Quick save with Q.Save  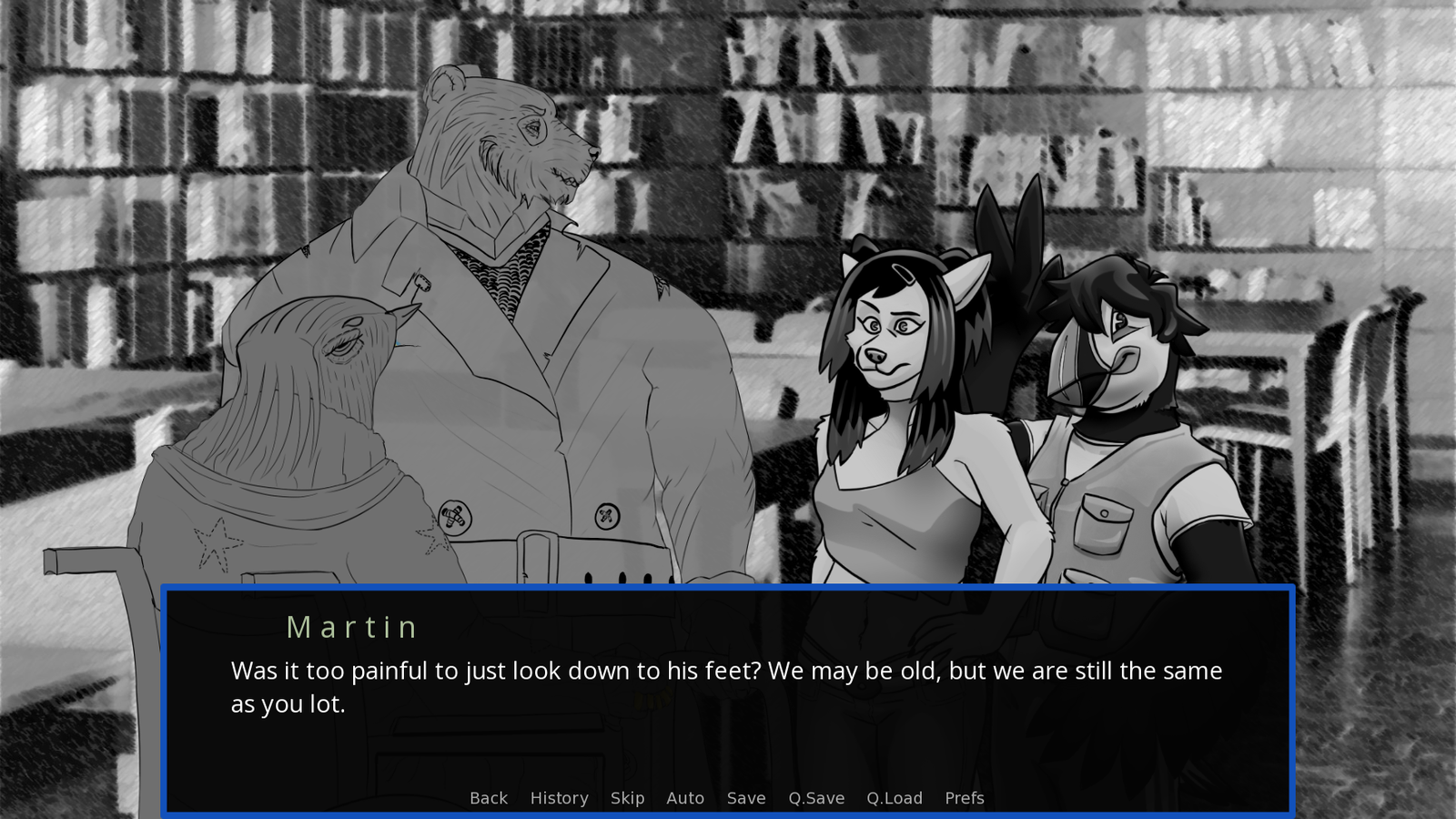click(816, 798)
